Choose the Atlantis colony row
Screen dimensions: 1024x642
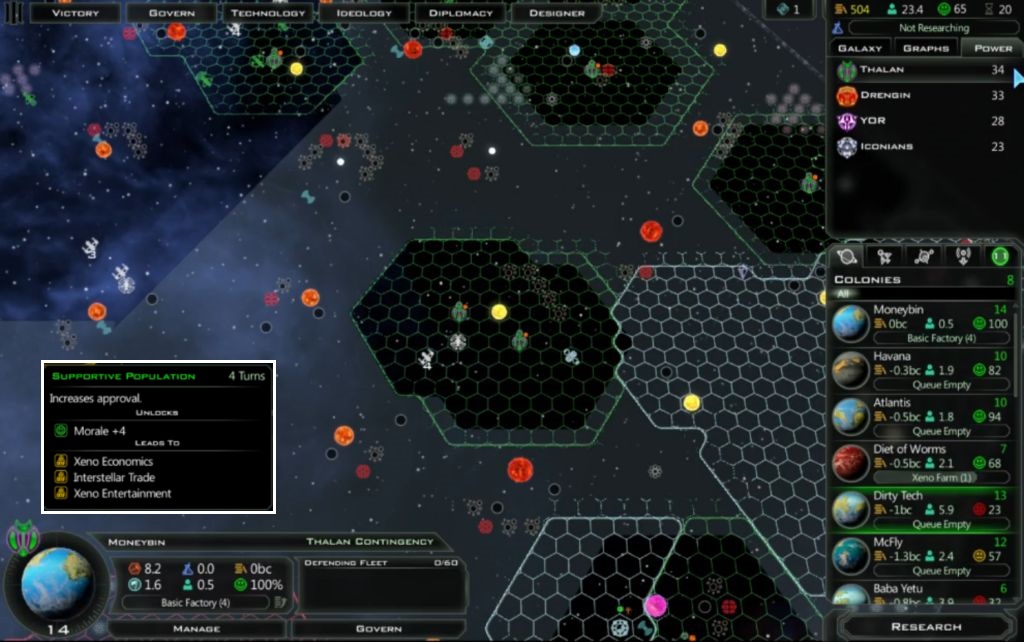pyautogui.click(x=922, y=416)
